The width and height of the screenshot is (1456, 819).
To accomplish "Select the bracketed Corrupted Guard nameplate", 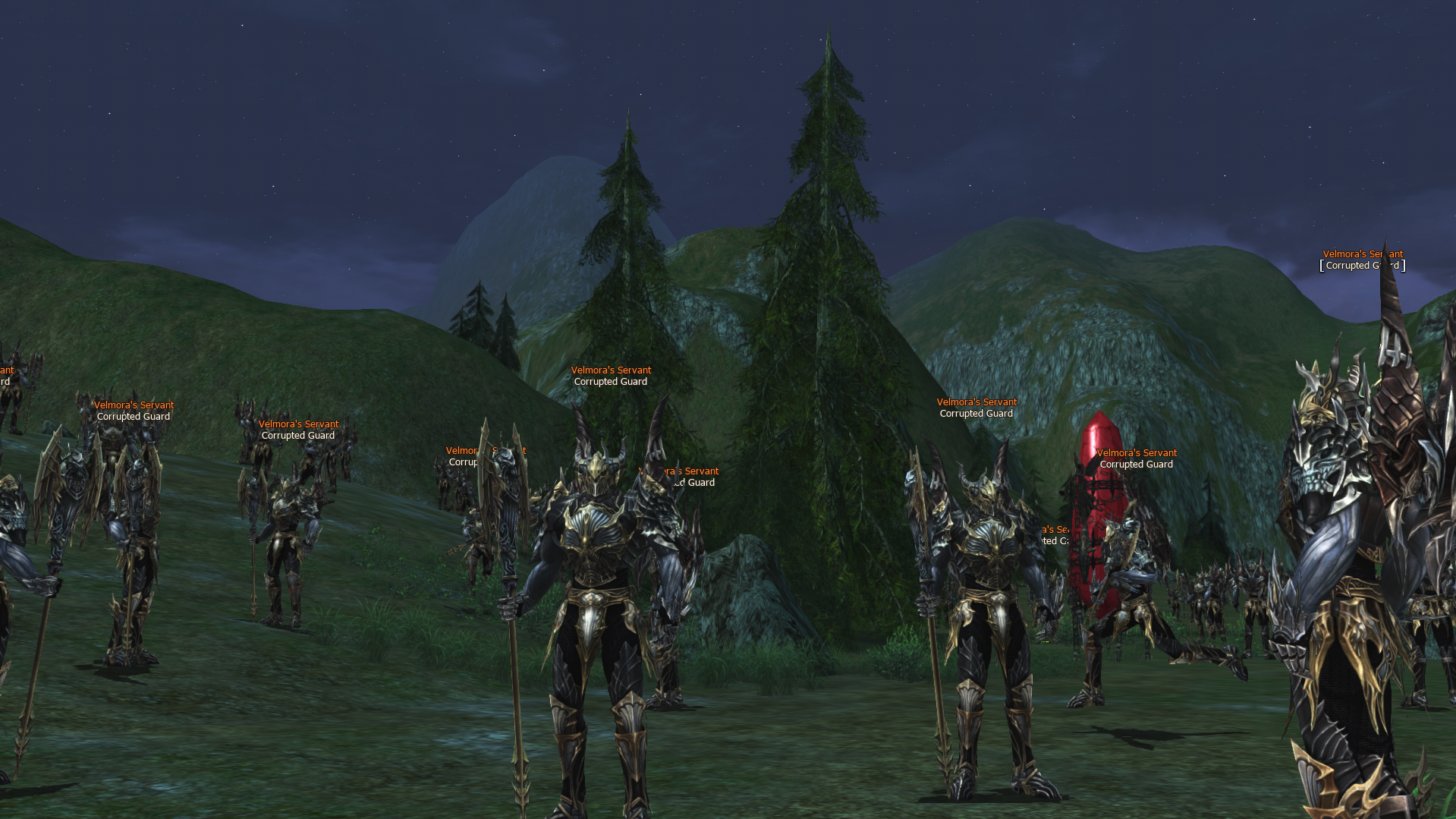I will click(1362, 266).
